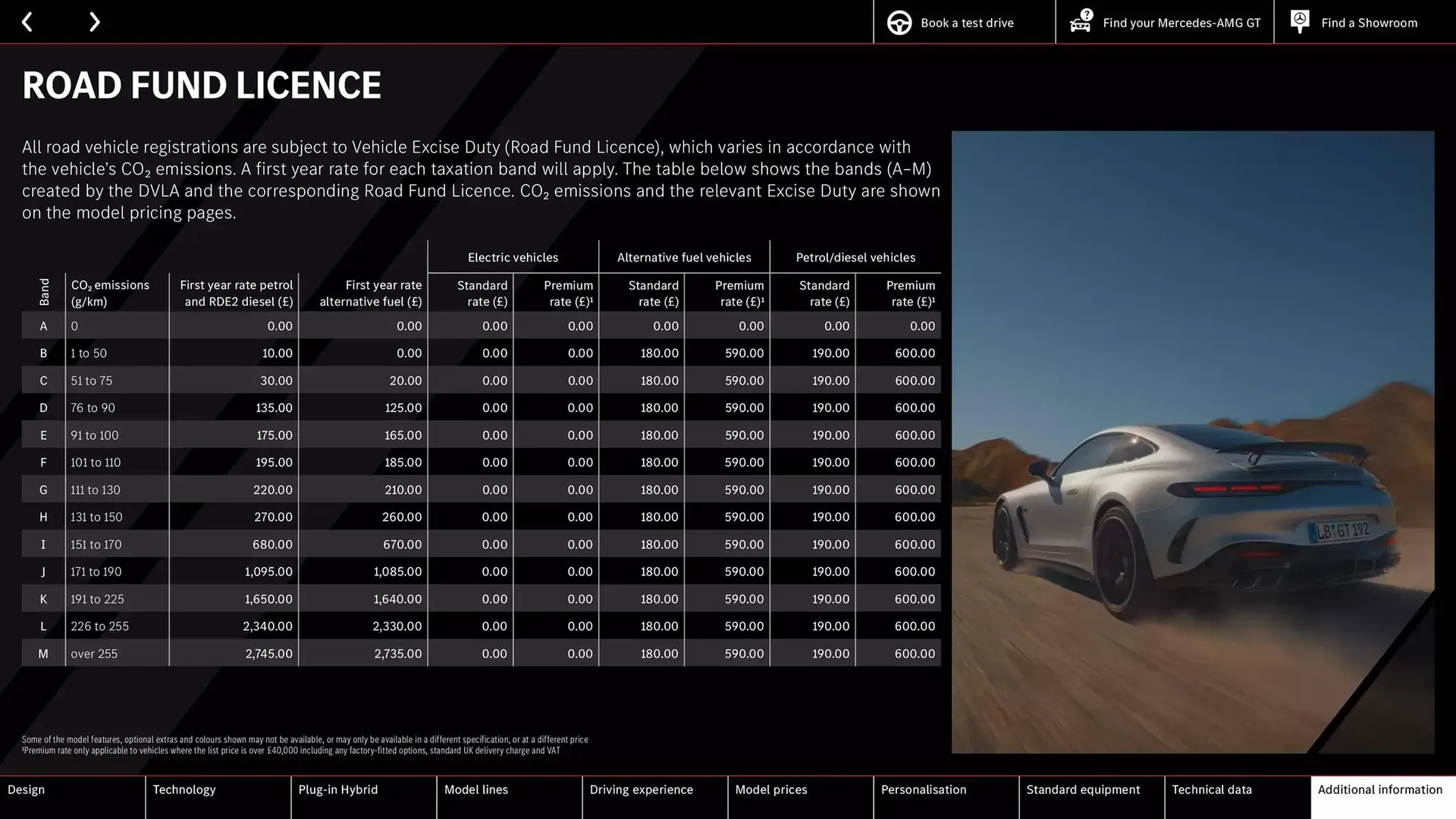Go to the next page arrow
Screen dimensions: 1456x819
tap(94, 22)
